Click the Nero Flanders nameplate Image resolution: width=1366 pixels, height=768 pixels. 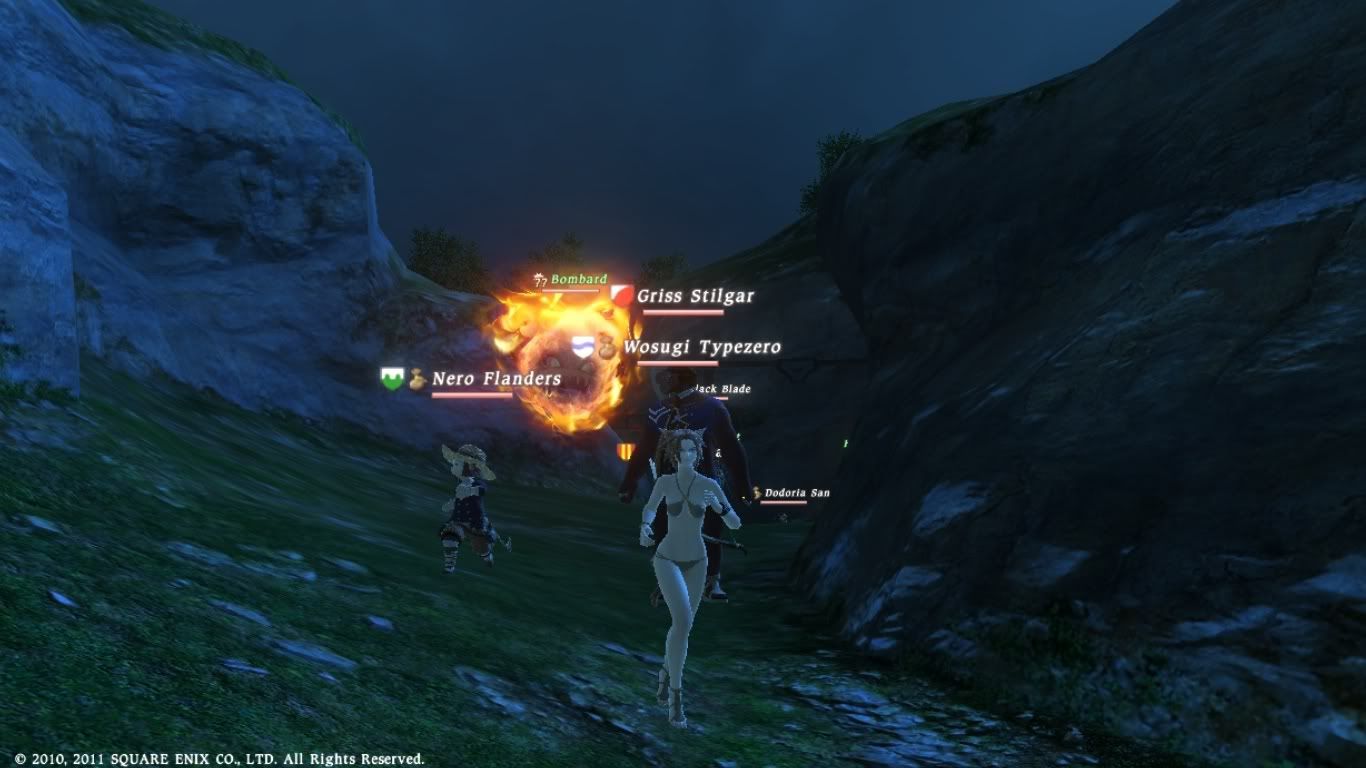click(x=496, y=379)
